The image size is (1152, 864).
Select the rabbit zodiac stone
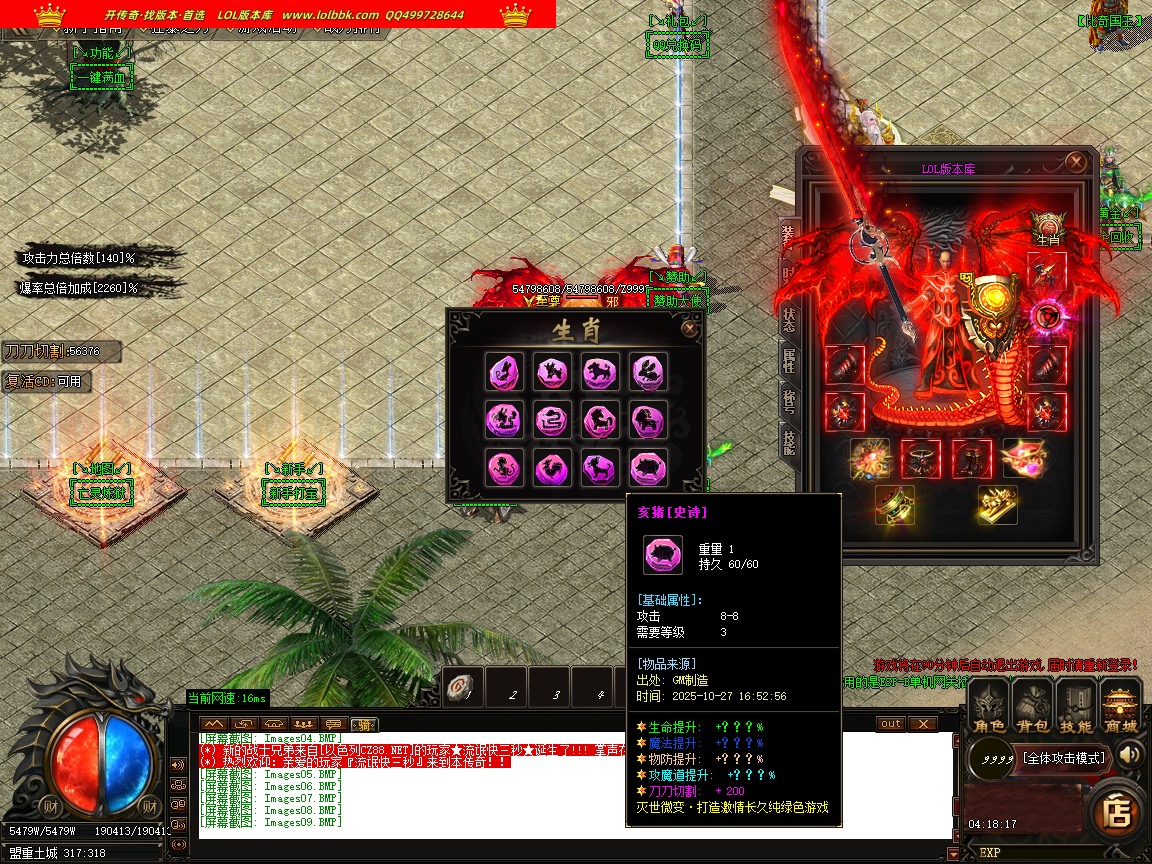click(649, 371)
